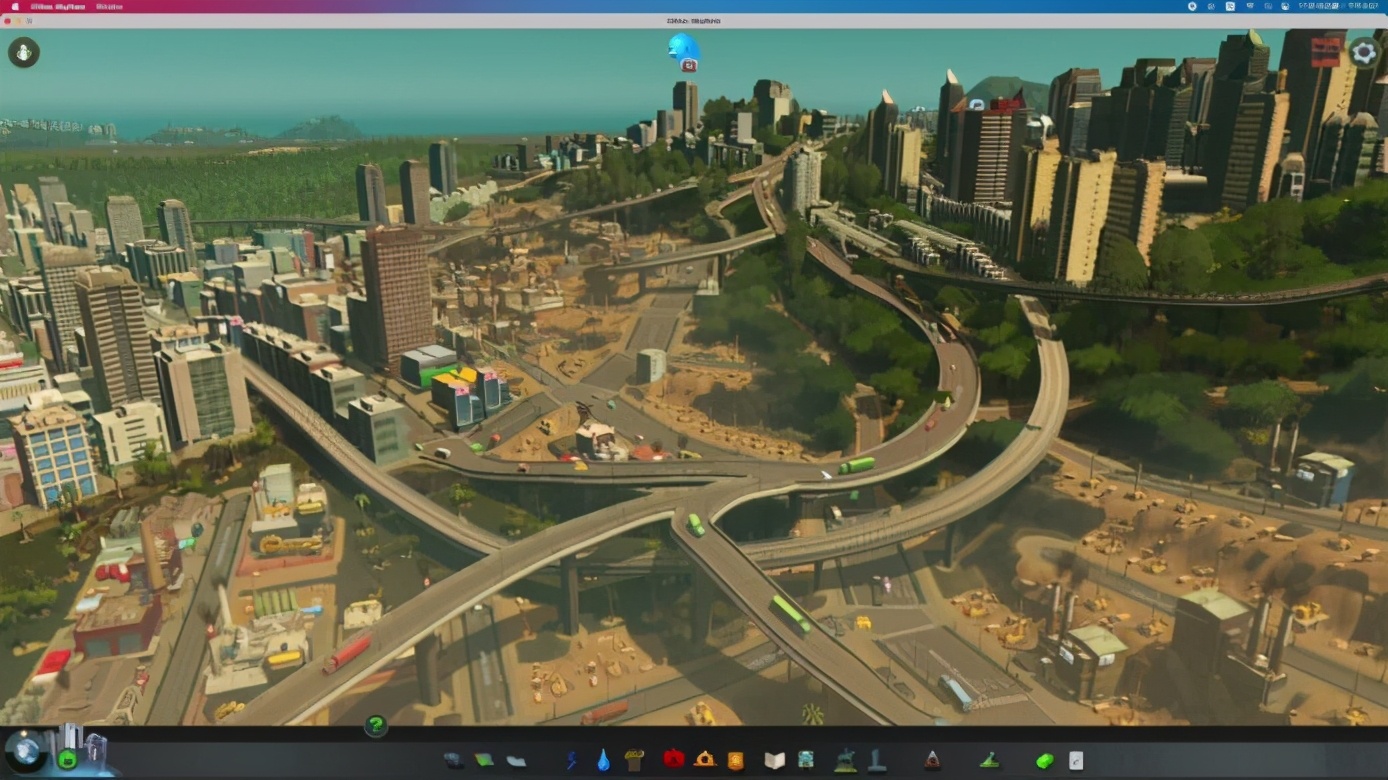Open the green money economy button
This screenshot has height=780, width=1388.
pyautogui.click(x=68, y=759)
